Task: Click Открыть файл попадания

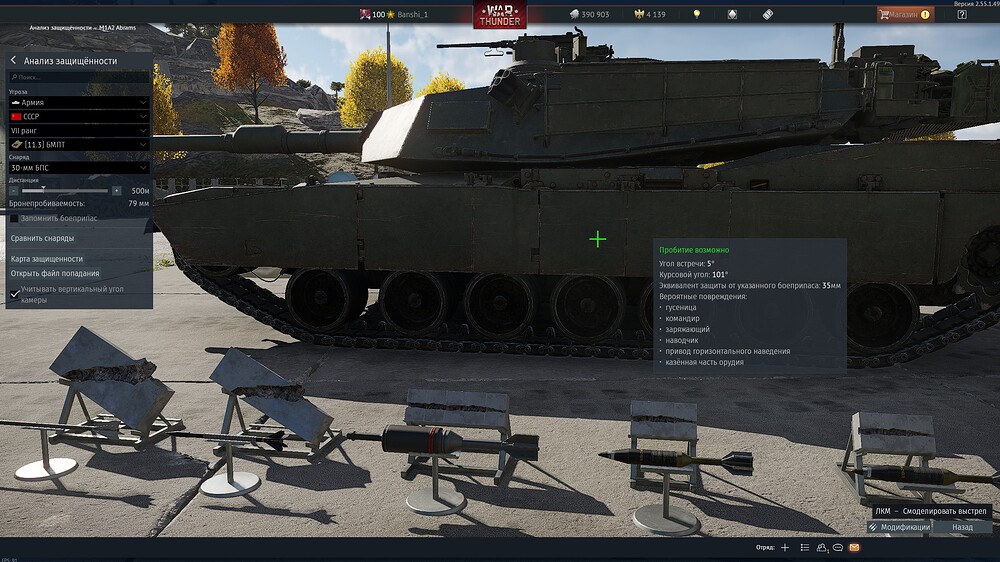Action: (x=55, y=273)
